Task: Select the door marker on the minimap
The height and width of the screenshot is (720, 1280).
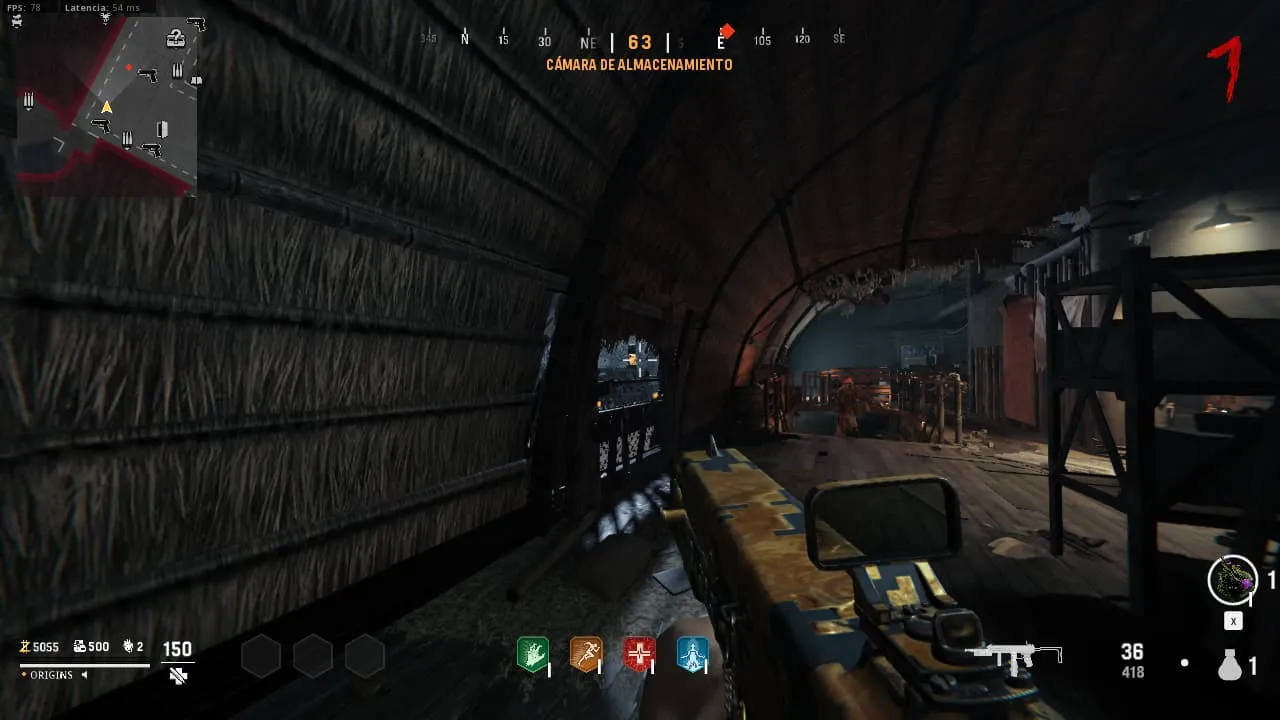Action: [162, 129]
